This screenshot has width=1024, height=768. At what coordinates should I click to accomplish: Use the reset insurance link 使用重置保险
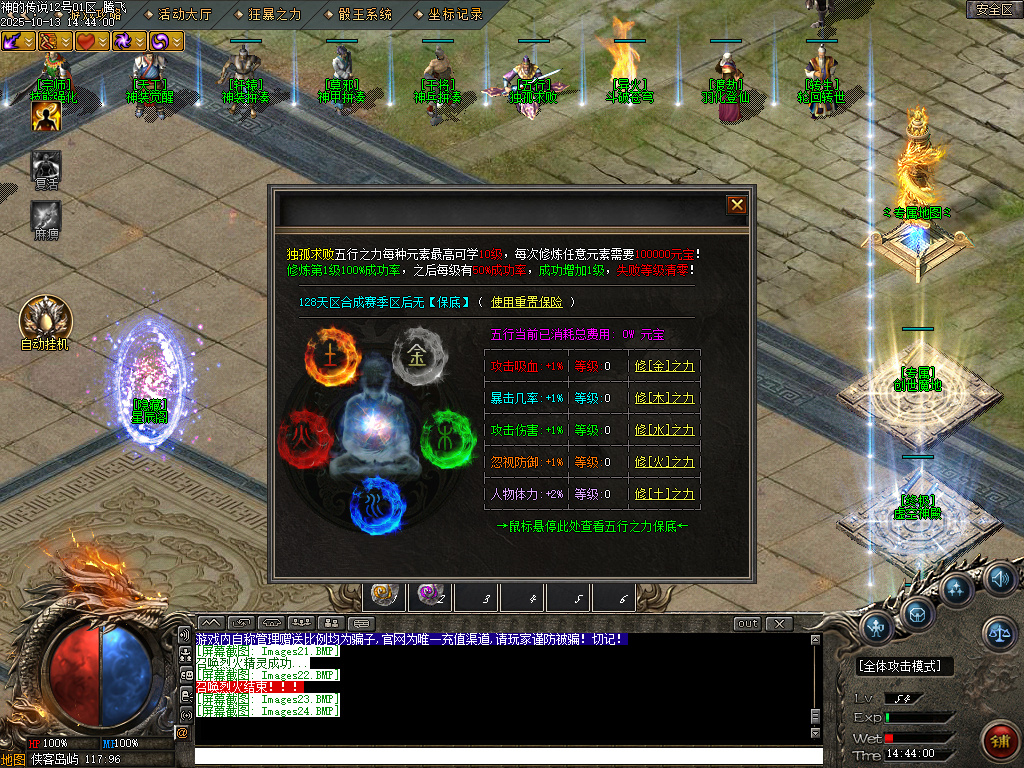(x=526, y=302)
